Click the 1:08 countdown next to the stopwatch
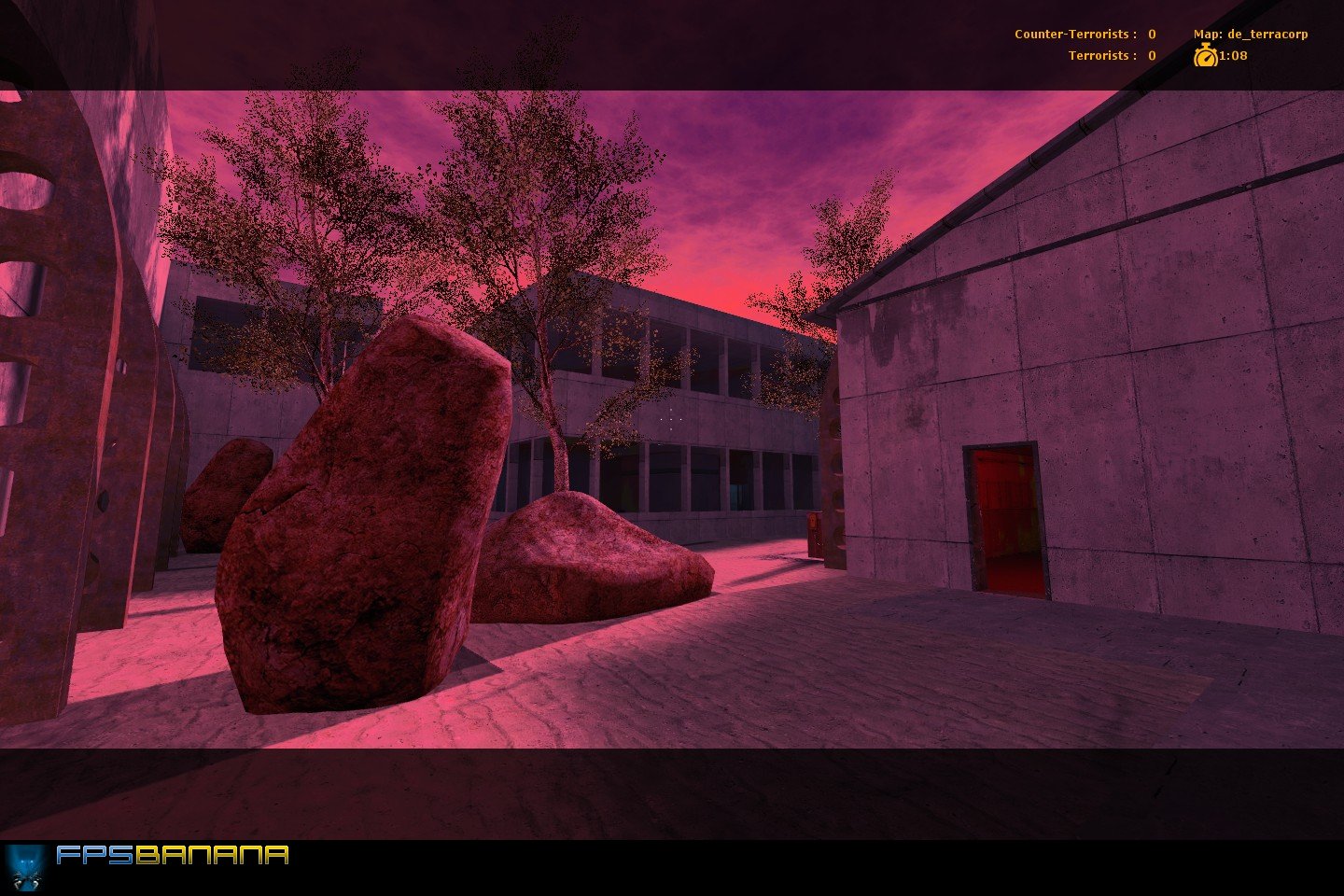The height and width of the screenshot is (896, 1344). 1232,55
